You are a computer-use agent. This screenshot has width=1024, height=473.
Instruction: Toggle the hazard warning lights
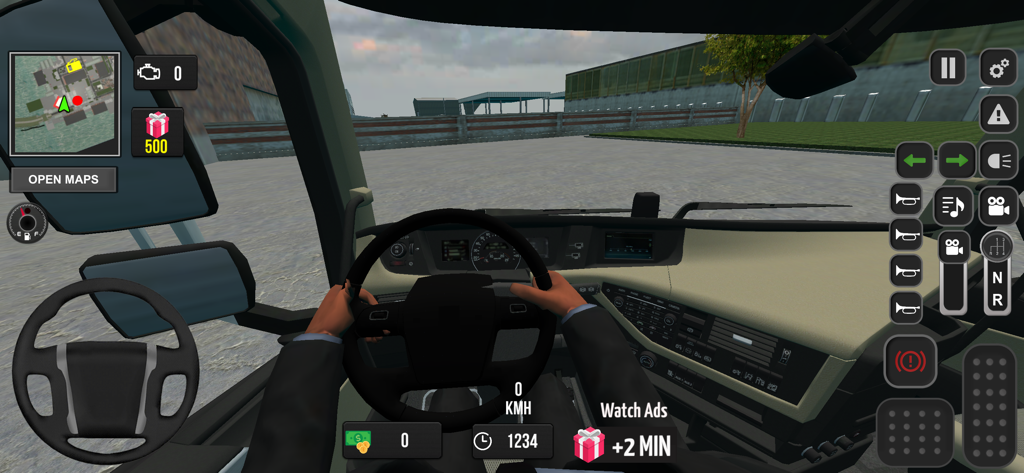click(997, 115)
